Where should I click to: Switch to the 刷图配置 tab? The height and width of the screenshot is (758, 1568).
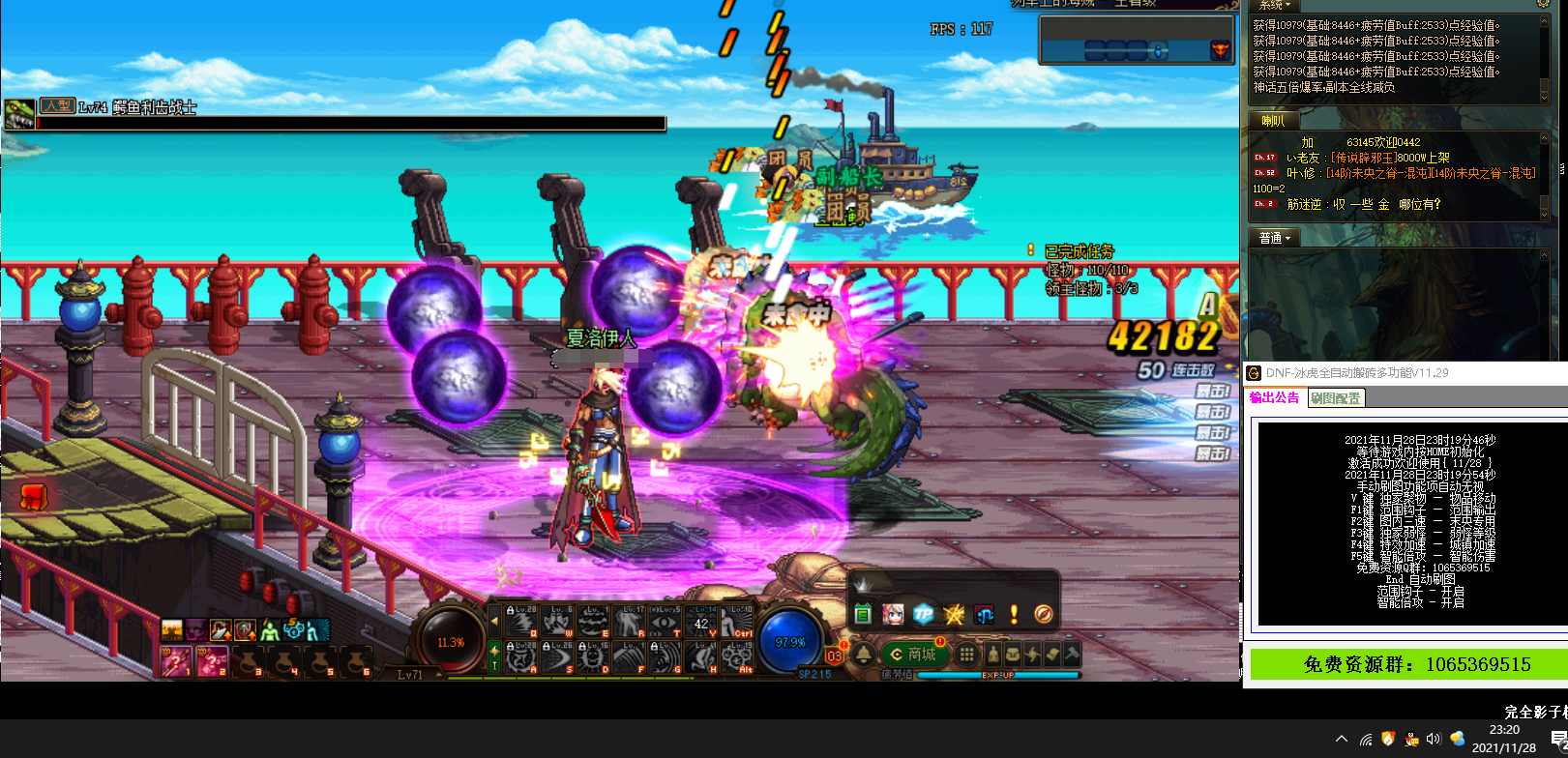tap(1335, 397)
